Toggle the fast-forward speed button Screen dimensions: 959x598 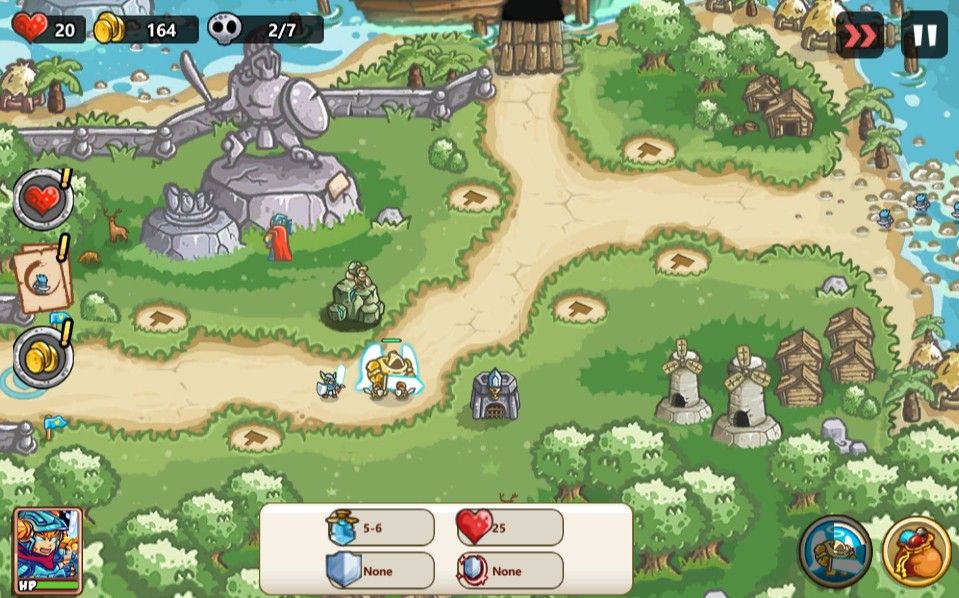click(x=859, y=35)
